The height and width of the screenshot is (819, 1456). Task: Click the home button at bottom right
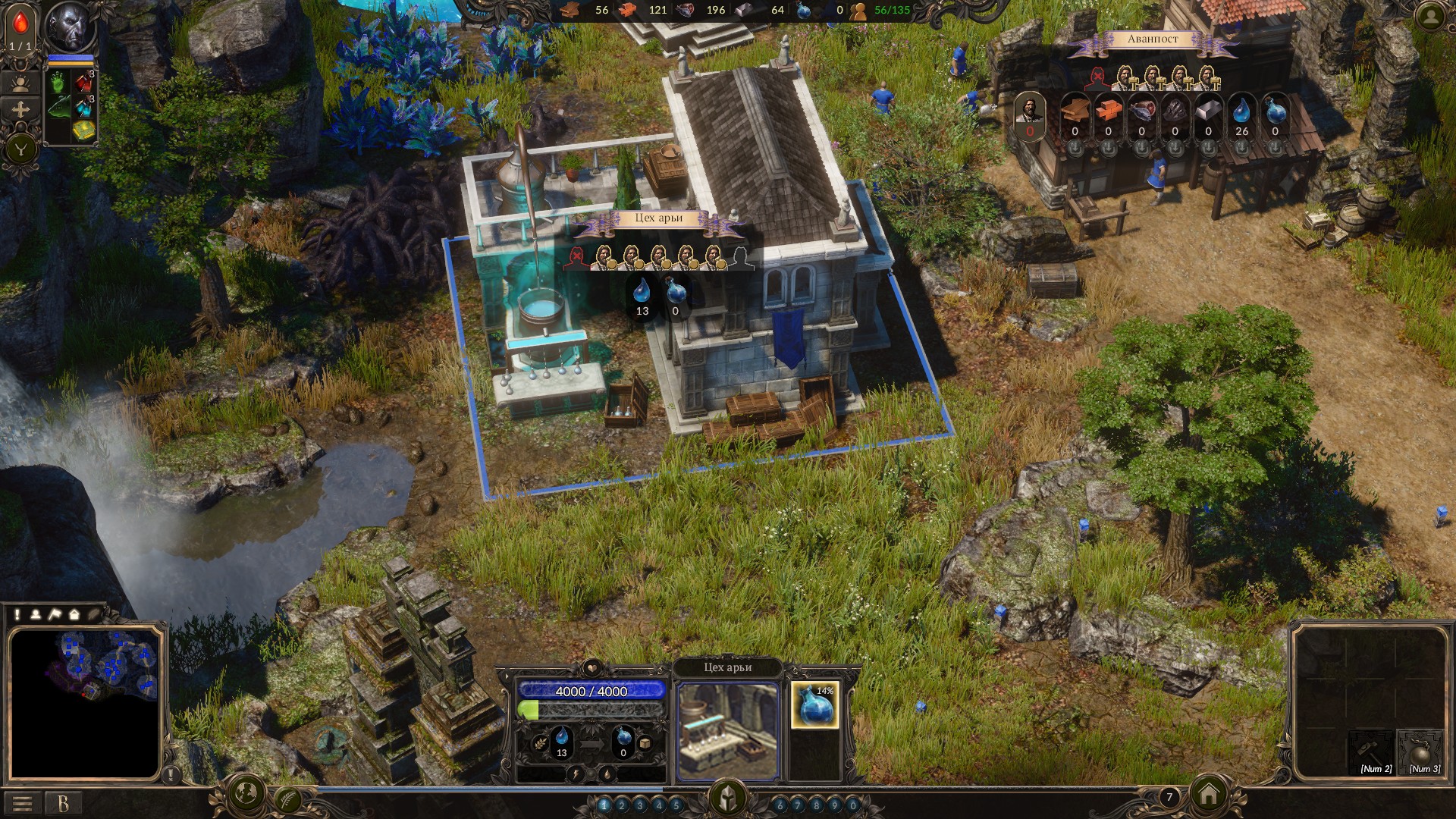[1209, 794]
